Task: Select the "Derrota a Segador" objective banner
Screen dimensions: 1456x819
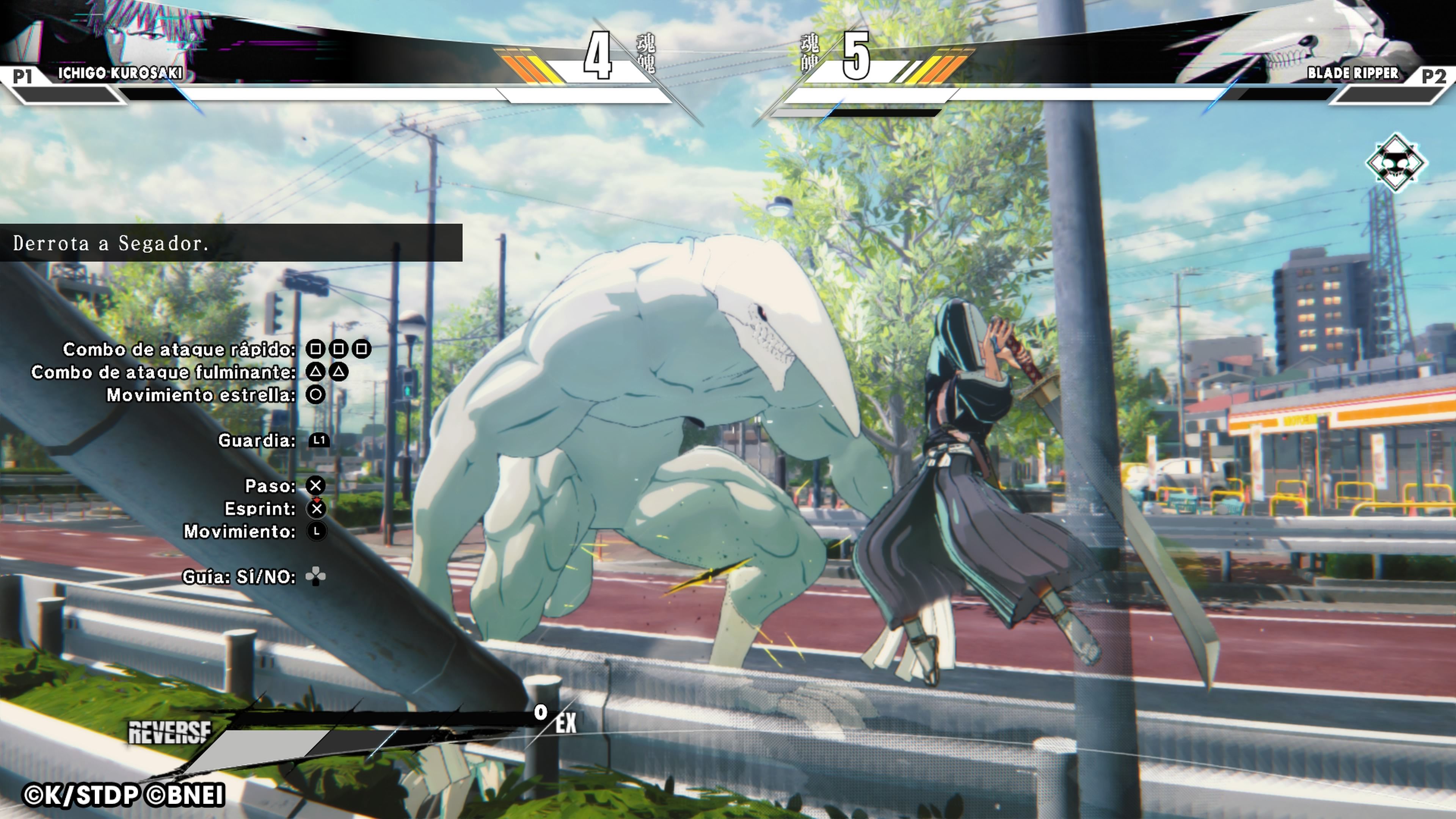Action: [x=231, y=243]
